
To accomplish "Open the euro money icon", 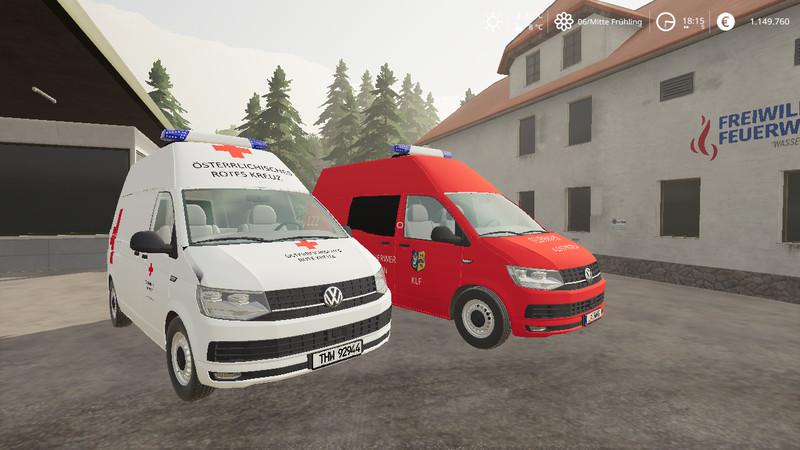I will (725, 21).
